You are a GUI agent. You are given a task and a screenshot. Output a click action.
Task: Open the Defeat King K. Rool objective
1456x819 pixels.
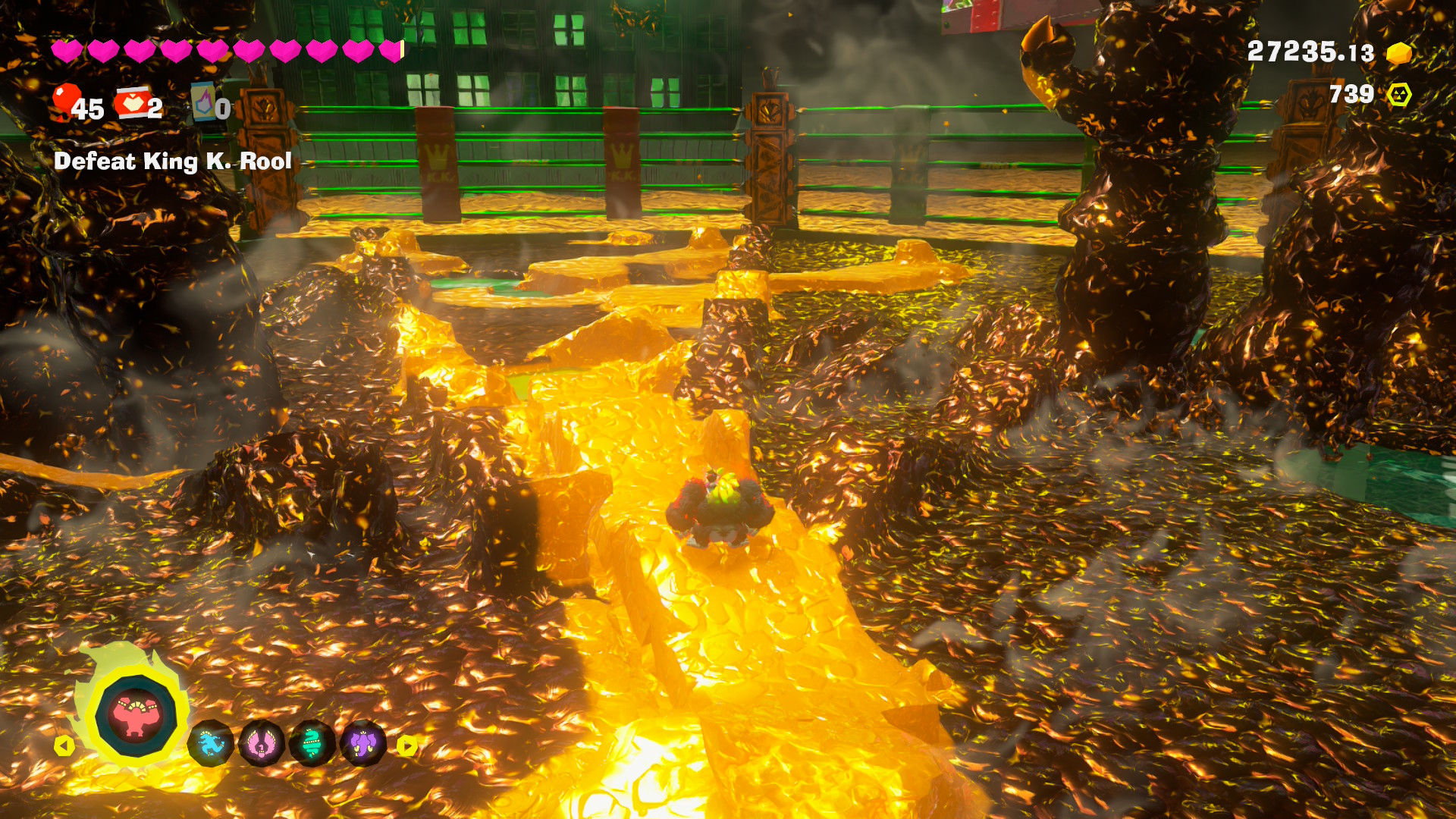tap(173, 162)
